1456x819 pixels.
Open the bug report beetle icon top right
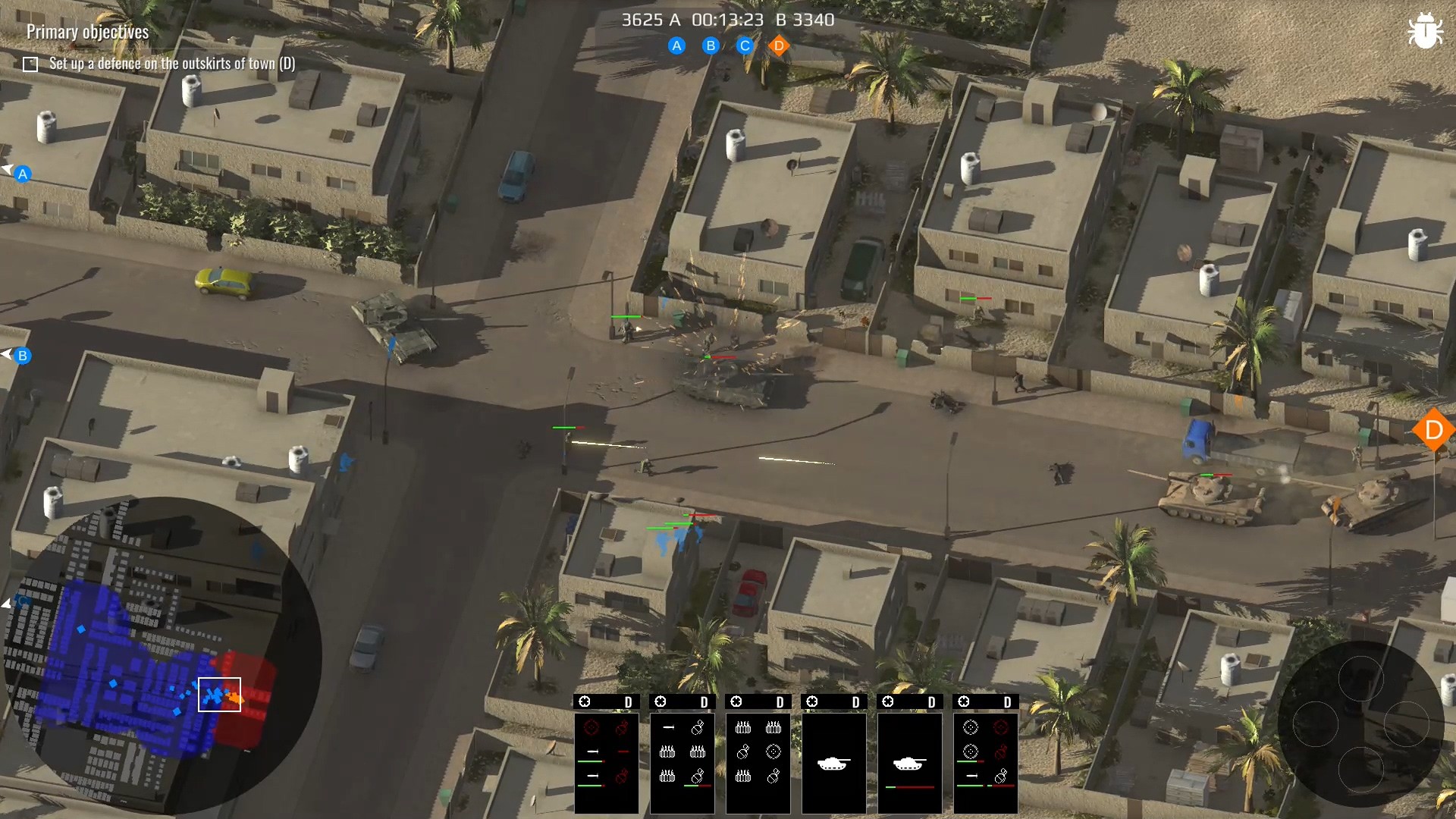pyautogui.click(x=1426, y=30)
